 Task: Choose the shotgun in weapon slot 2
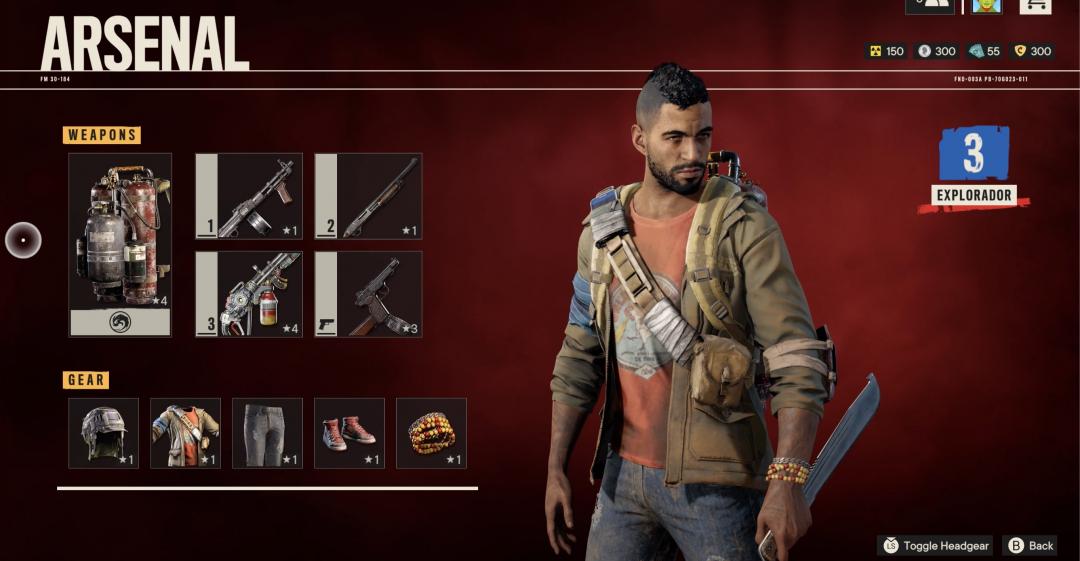click(x=368, y=196)
